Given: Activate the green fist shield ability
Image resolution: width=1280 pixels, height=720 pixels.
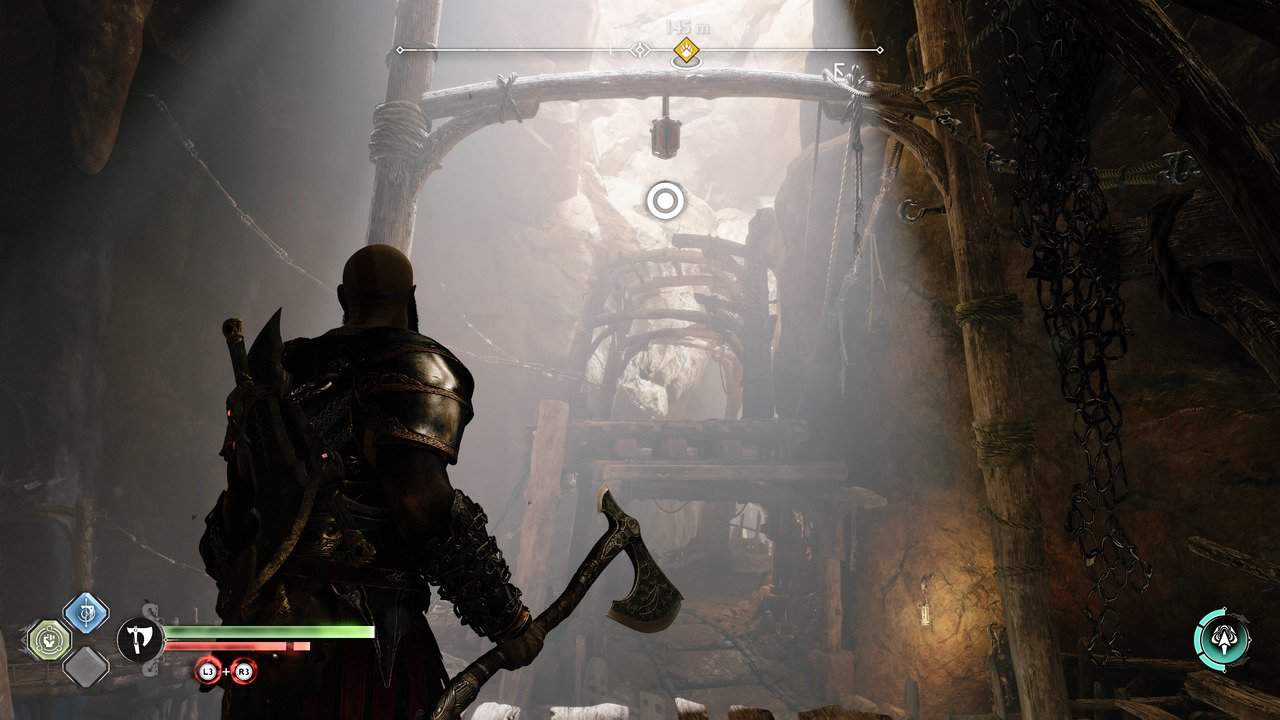Looking at the screenshot, I should [x=47, y=639].
